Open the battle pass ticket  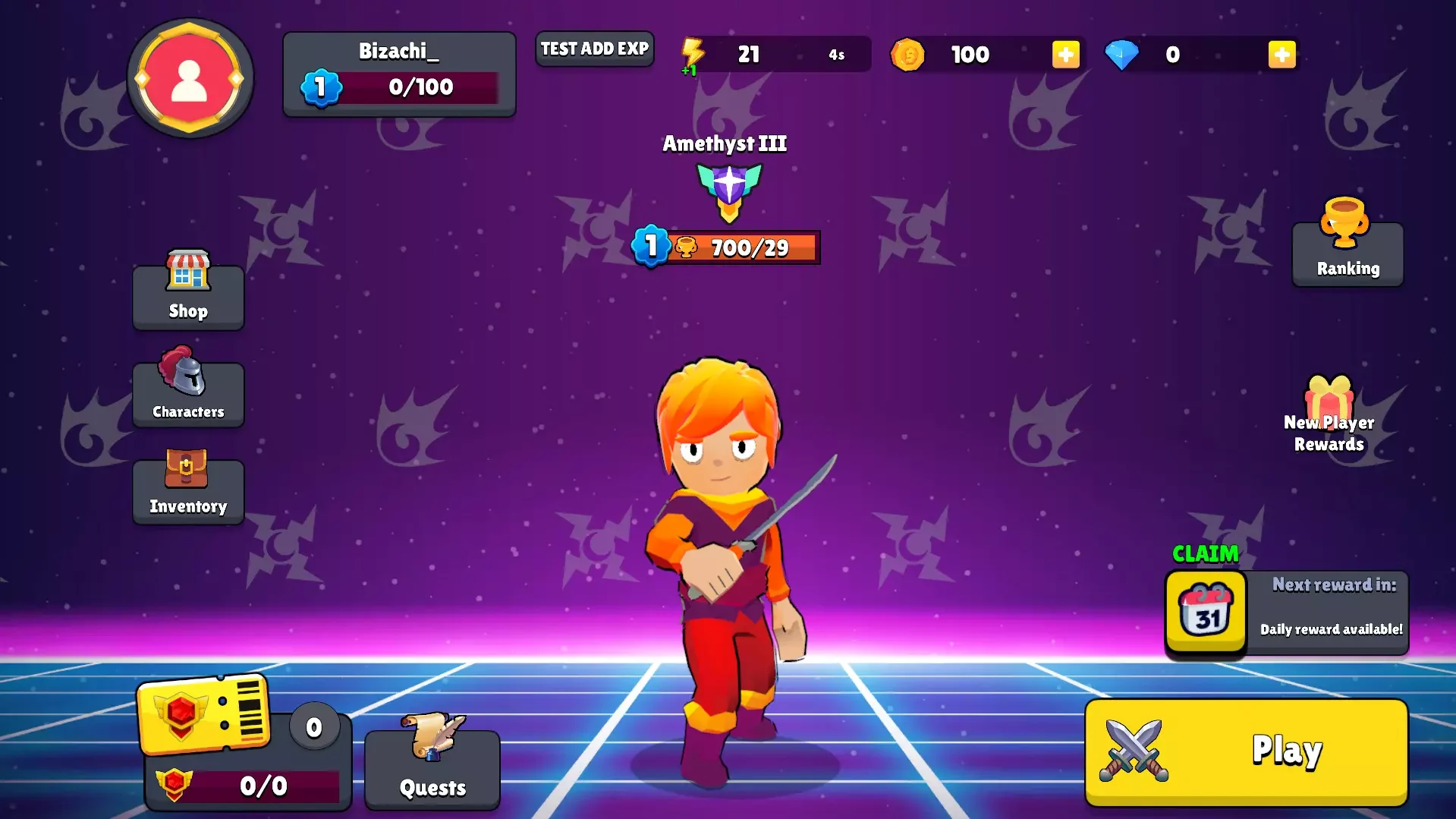(205, 713)
